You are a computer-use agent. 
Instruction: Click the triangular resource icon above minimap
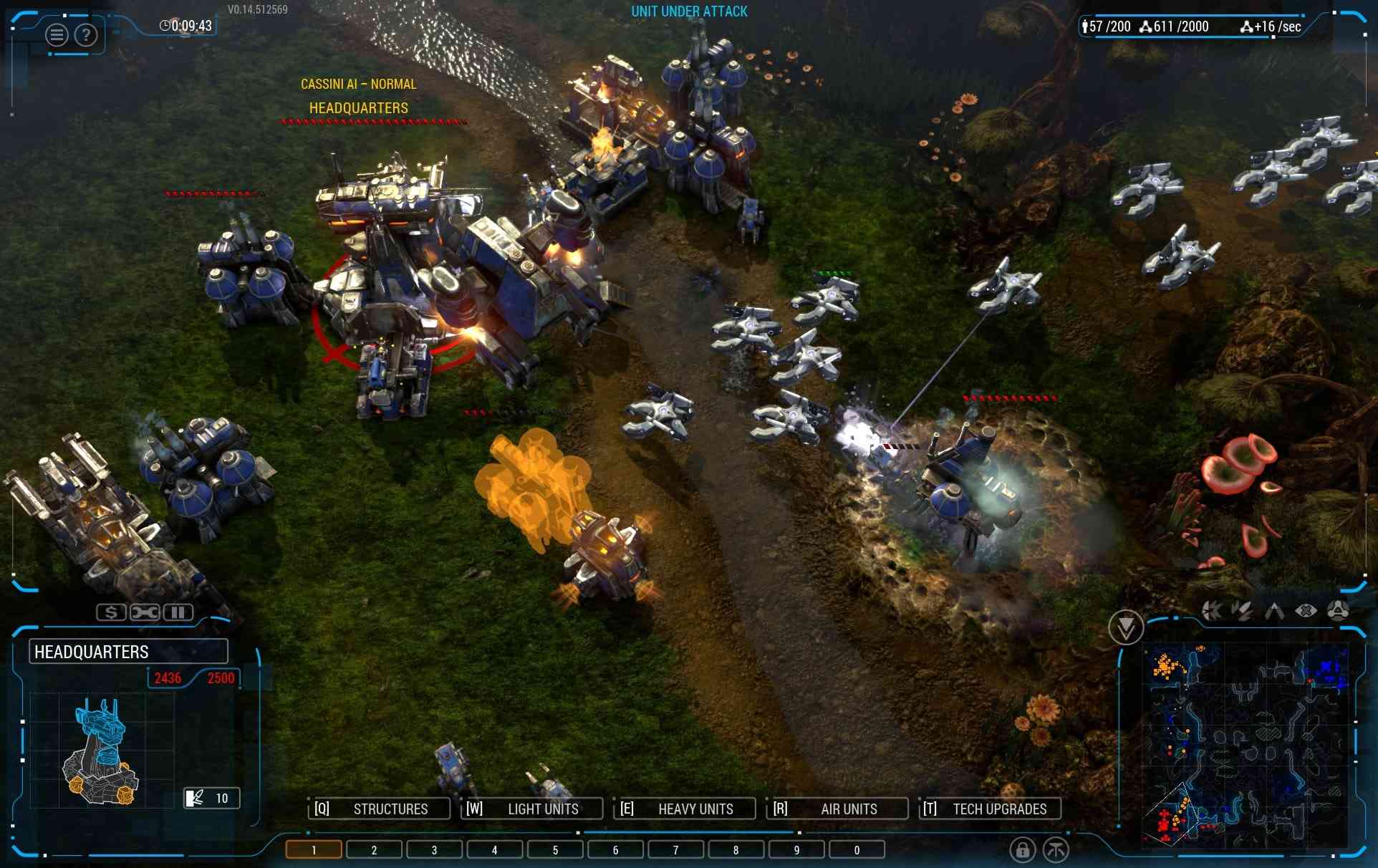coord(1338,610)
